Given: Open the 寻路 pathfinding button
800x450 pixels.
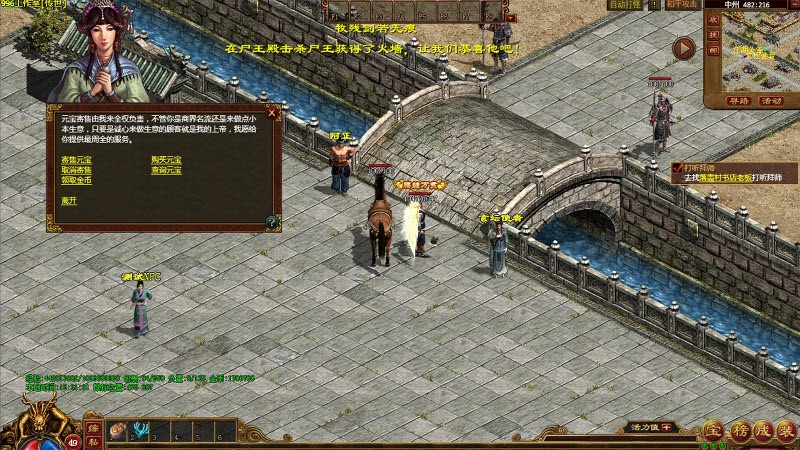Looking at the screenshot, I should (738, 101).
